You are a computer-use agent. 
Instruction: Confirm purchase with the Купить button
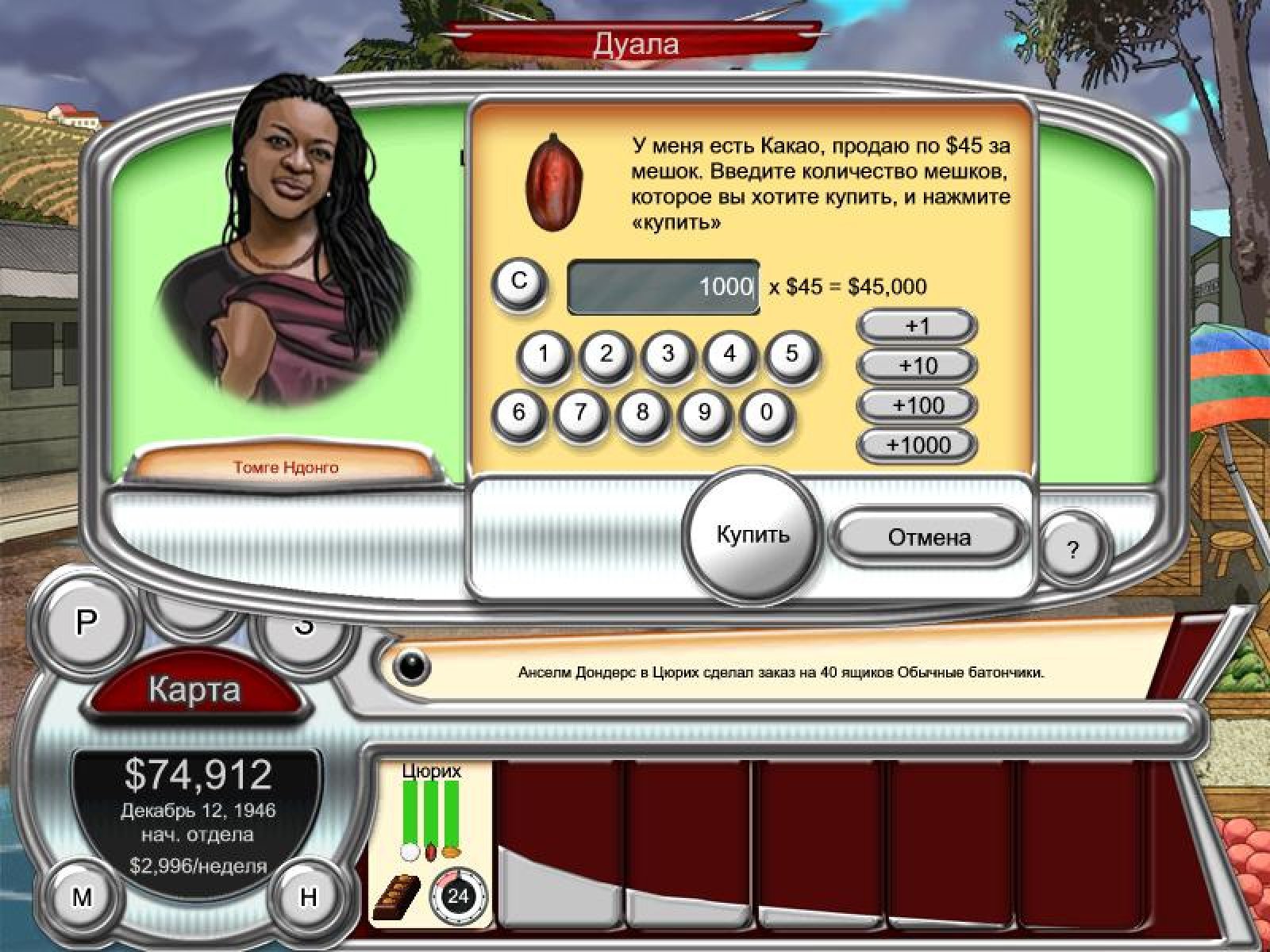[x=752, y=534]
